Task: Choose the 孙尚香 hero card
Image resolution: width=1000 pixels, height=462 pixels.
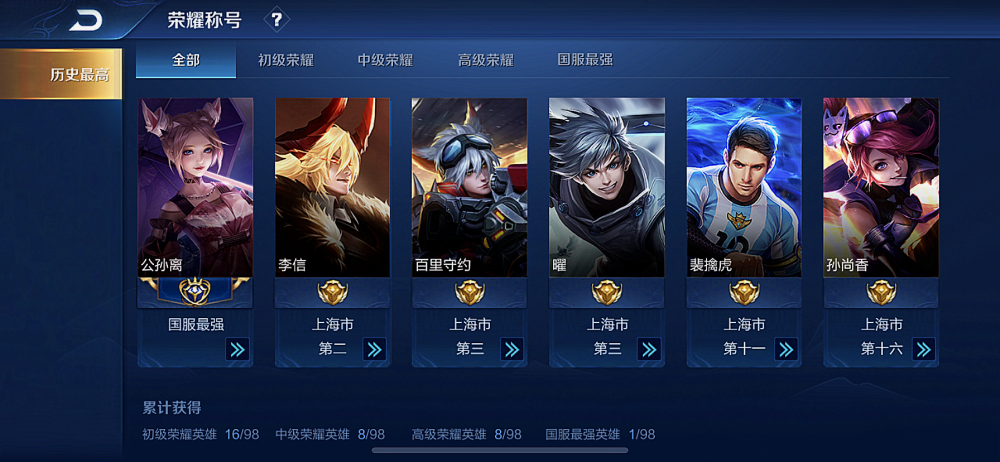Action: click(880, 188)
